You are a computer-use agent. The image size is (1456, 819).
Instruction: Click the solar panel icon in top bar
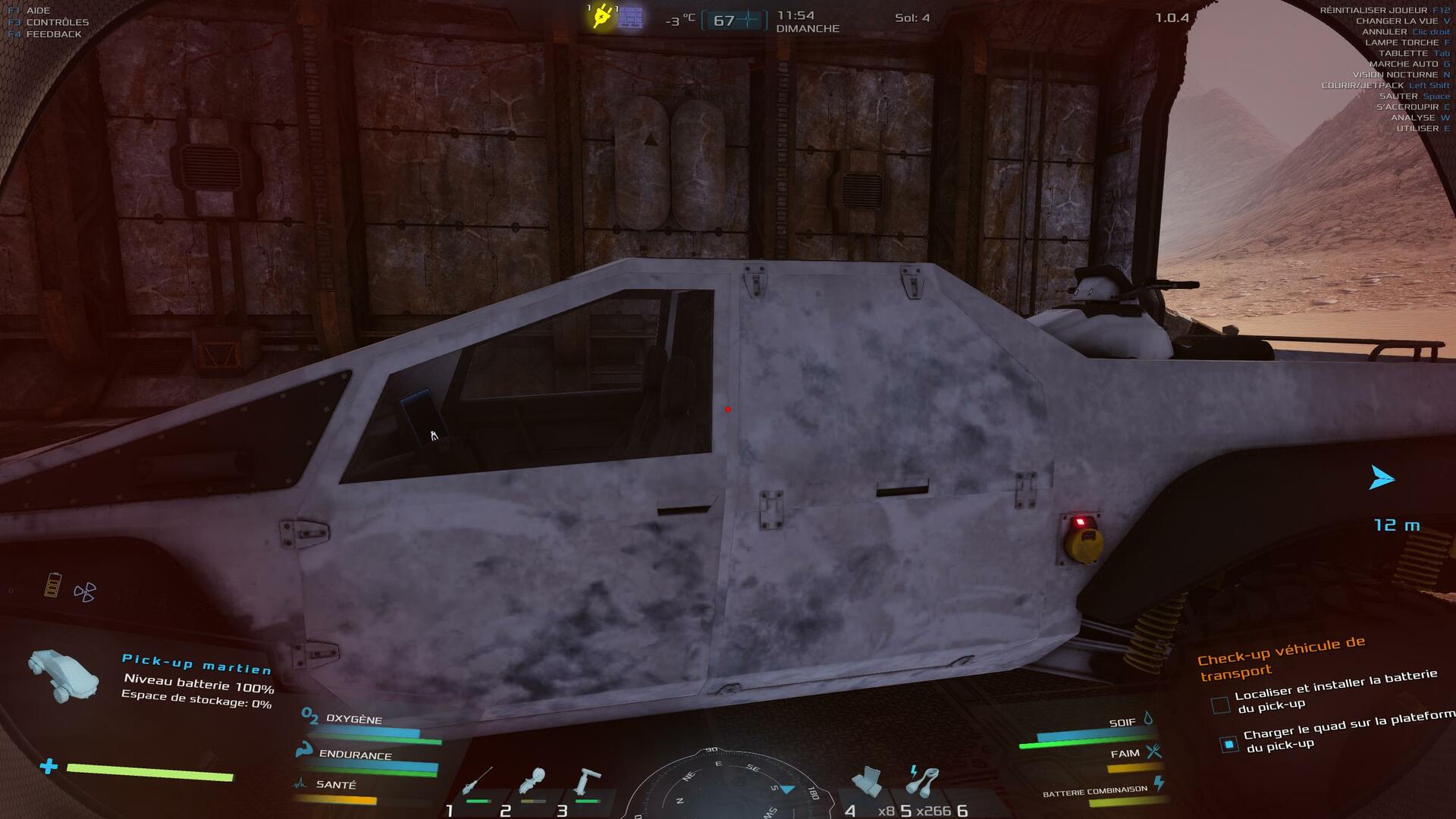[630, 17]
